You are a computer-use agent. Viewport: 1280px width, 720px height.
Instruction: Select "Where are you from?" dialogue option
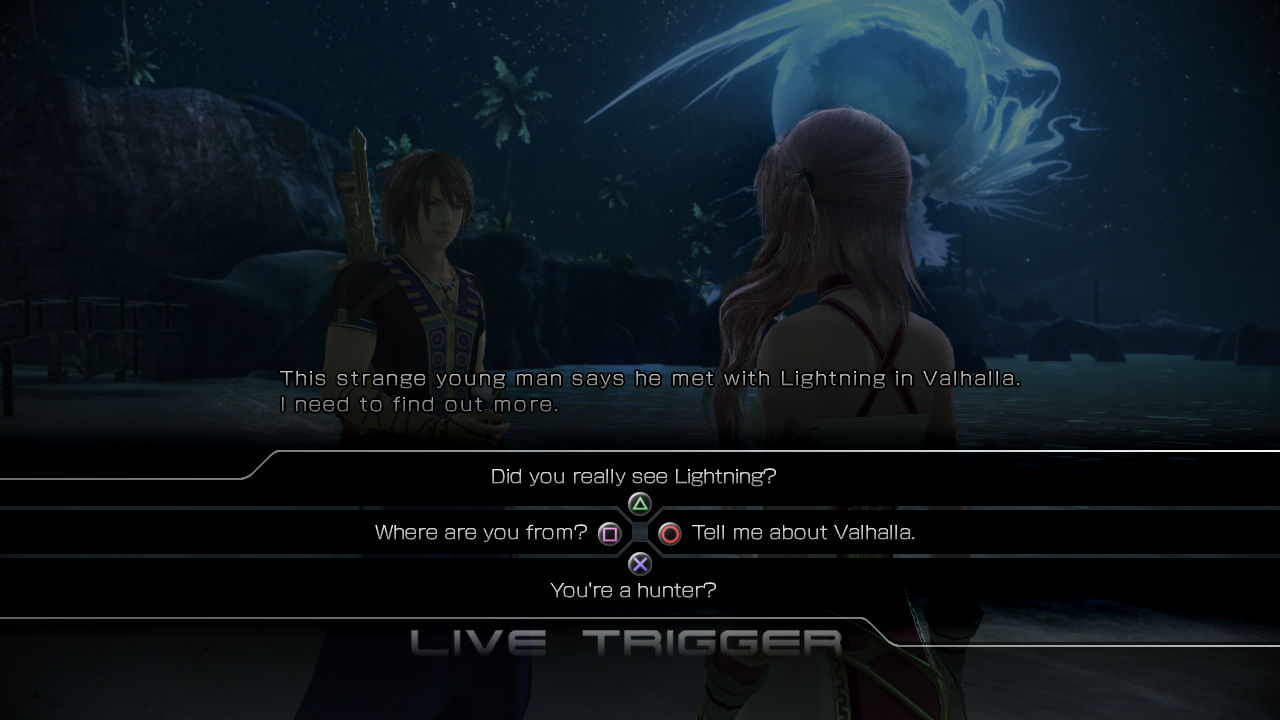[481, 533]
